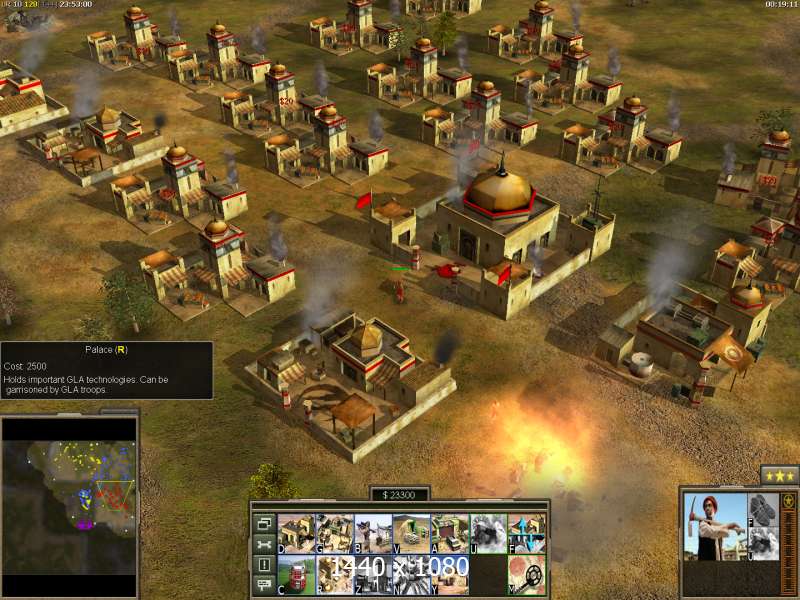The width and height of the screenshot is (800, 600).
Task: Select the Palace build icon marked R
Action: [333, 573]
